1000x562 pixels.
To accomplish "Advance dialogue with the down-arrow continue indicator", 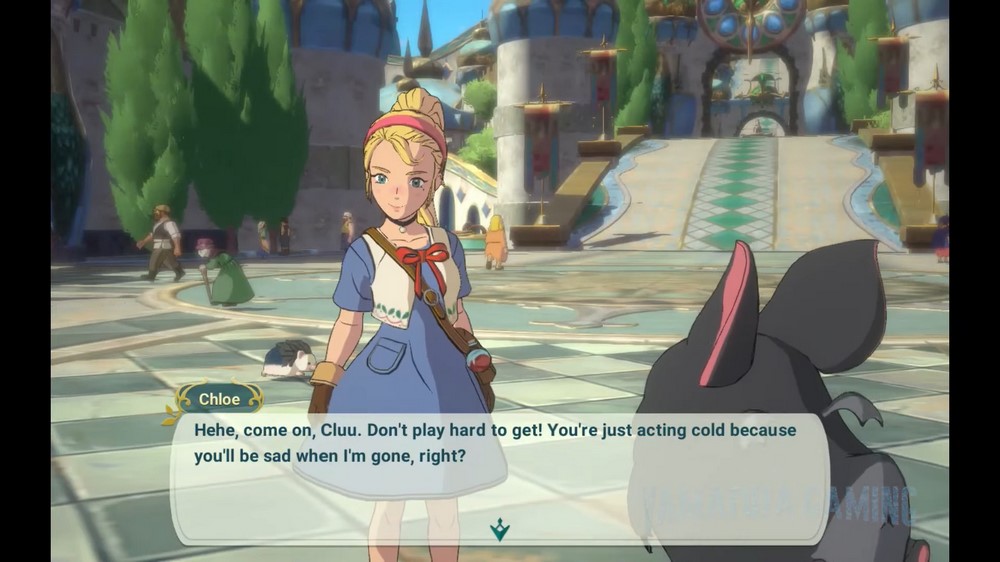I will click(x=499, y=529).
